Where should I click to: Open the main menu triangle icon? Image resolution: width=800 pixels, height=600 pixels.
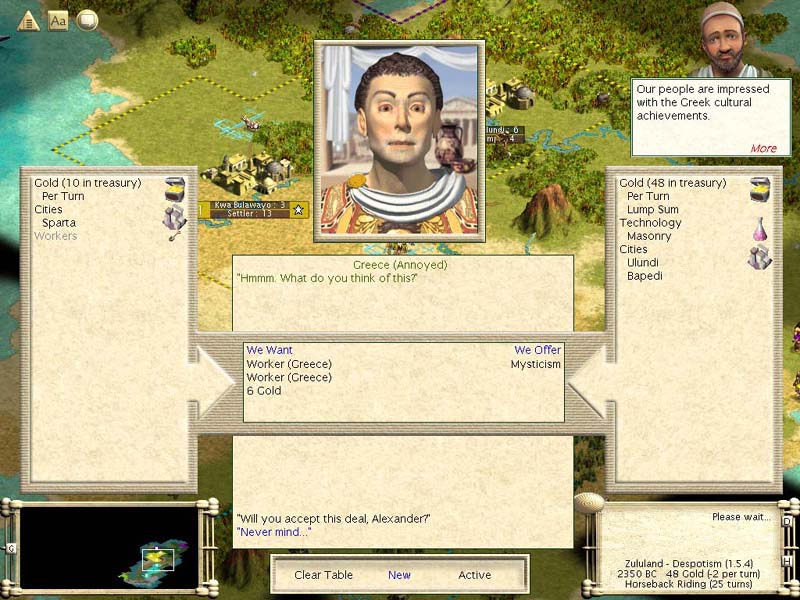click(x=27, y=20)
